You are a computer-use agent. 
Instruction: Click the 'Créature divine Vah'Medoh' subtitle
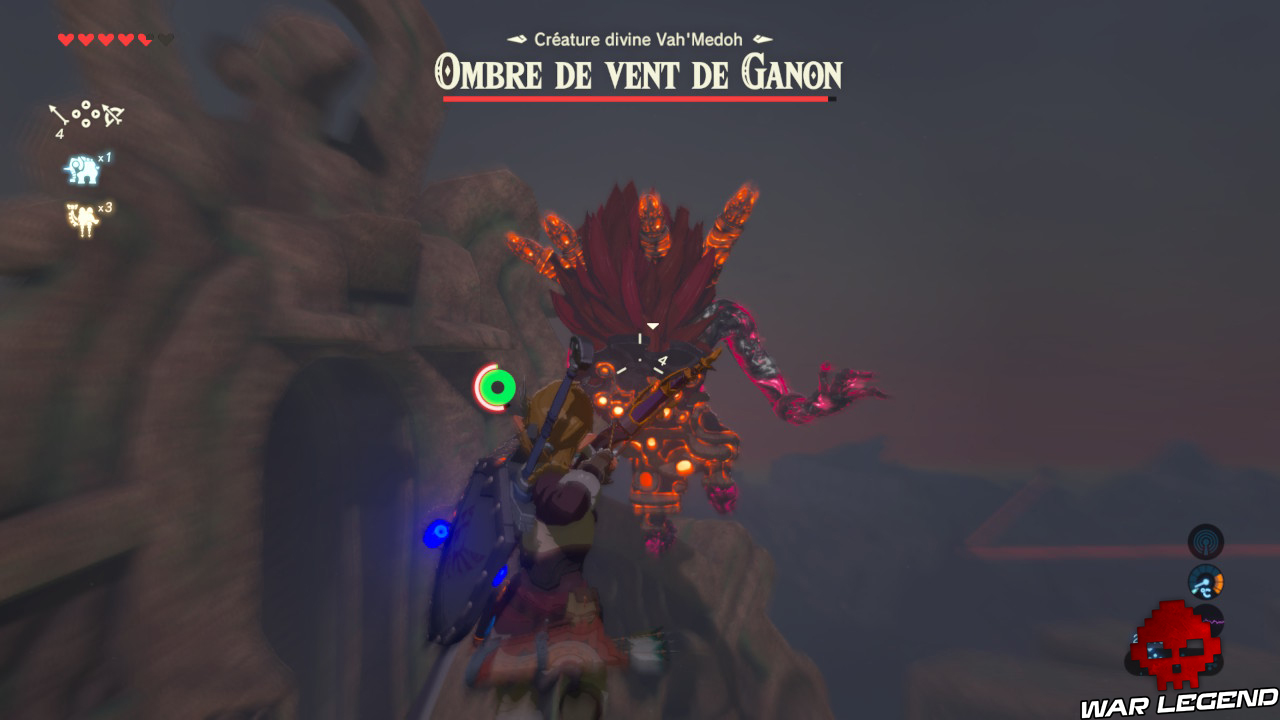[638, 37]
